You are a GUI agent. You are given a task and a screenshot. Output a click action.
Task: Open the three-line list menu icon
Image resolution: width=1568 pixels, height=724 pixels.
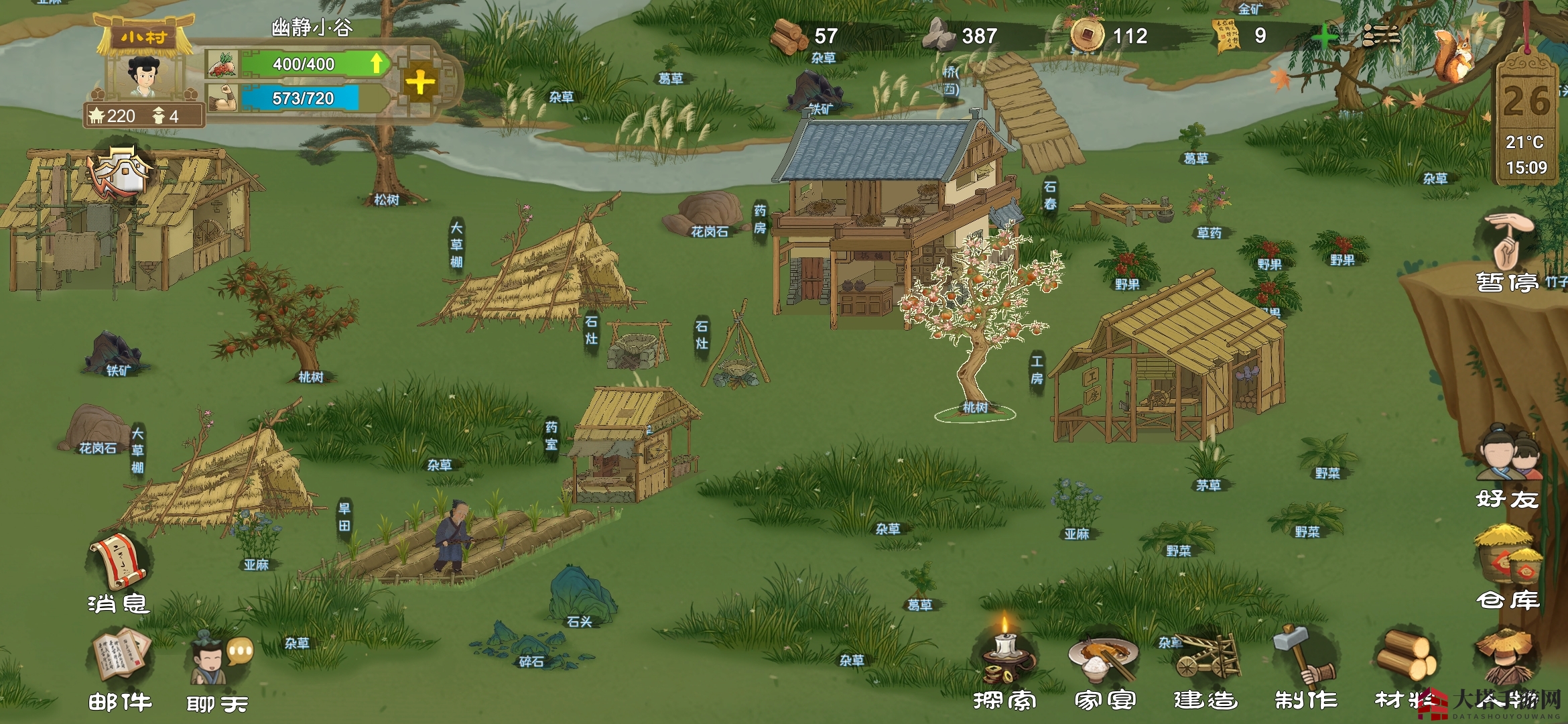pos(1380,36)
